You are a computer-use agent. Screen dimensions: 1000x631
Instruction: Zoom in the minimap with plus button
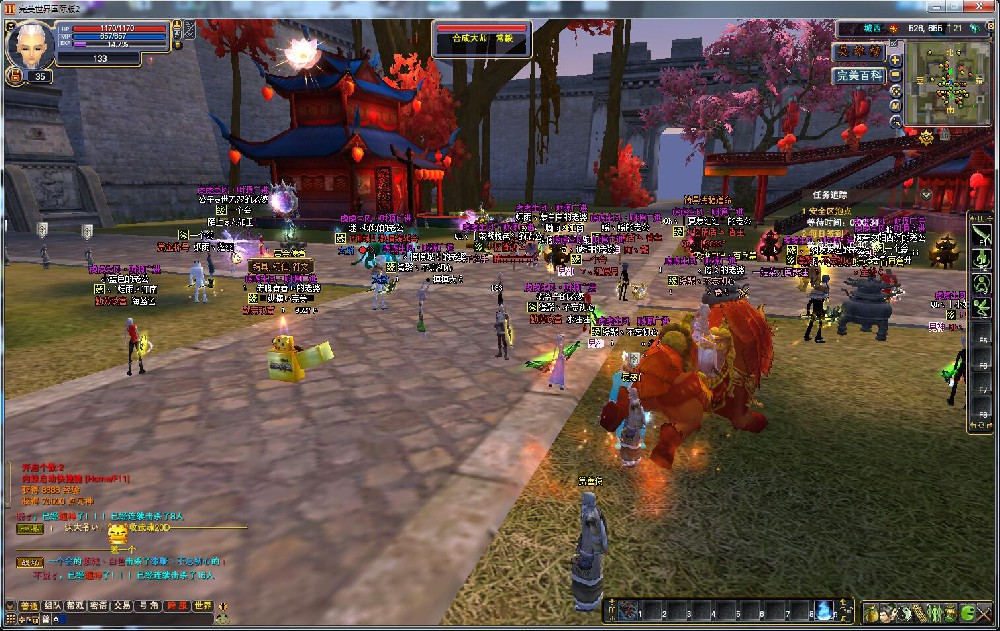click(895, 59)
